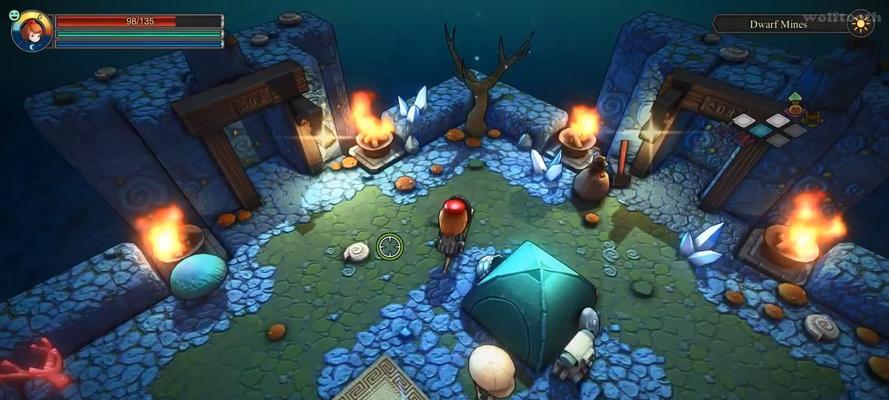
Task: Click the red-haired character portrait
Action: pos(32,31)
